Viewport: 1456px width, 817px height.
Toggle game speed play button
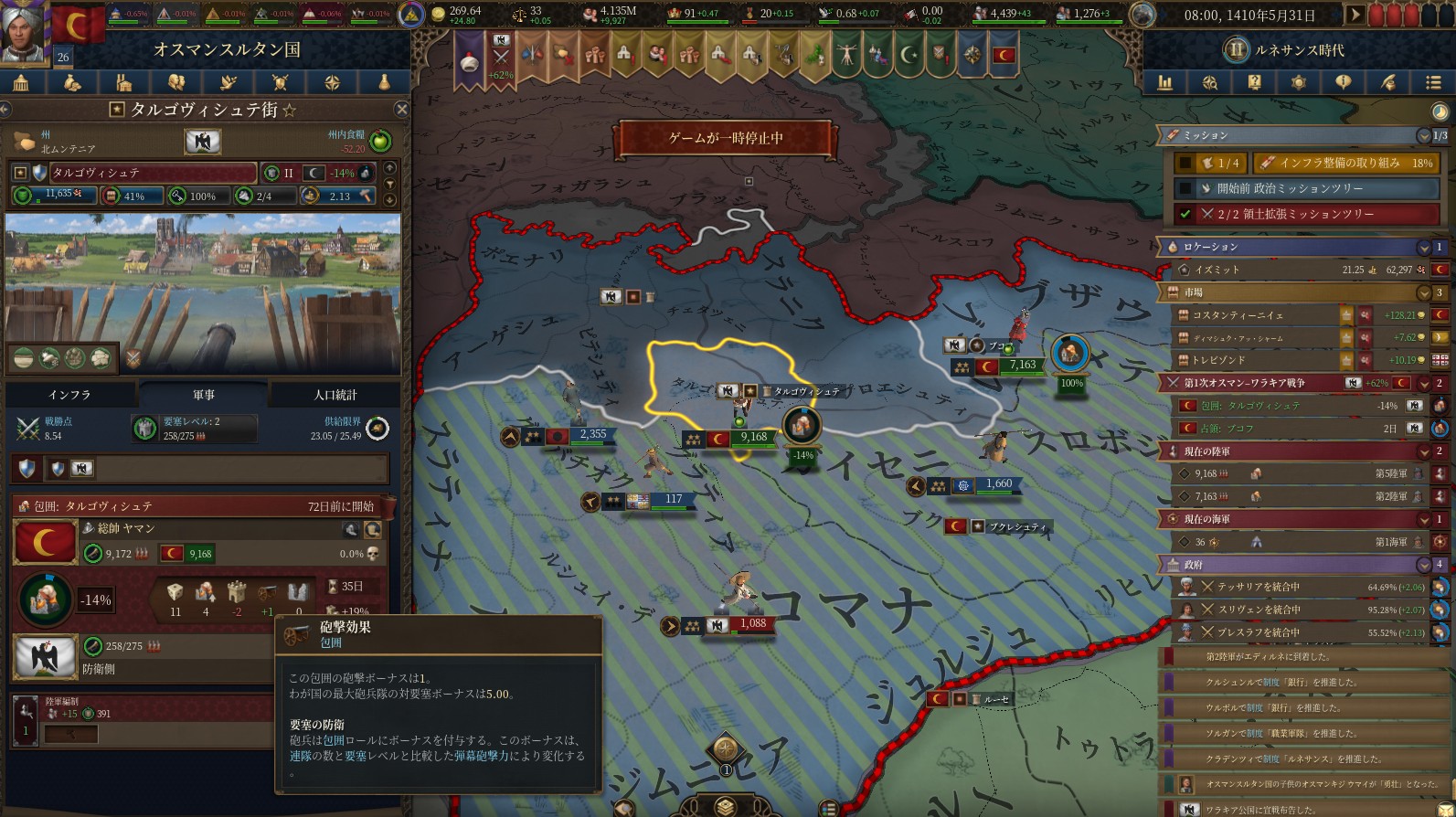[1355, 16]
